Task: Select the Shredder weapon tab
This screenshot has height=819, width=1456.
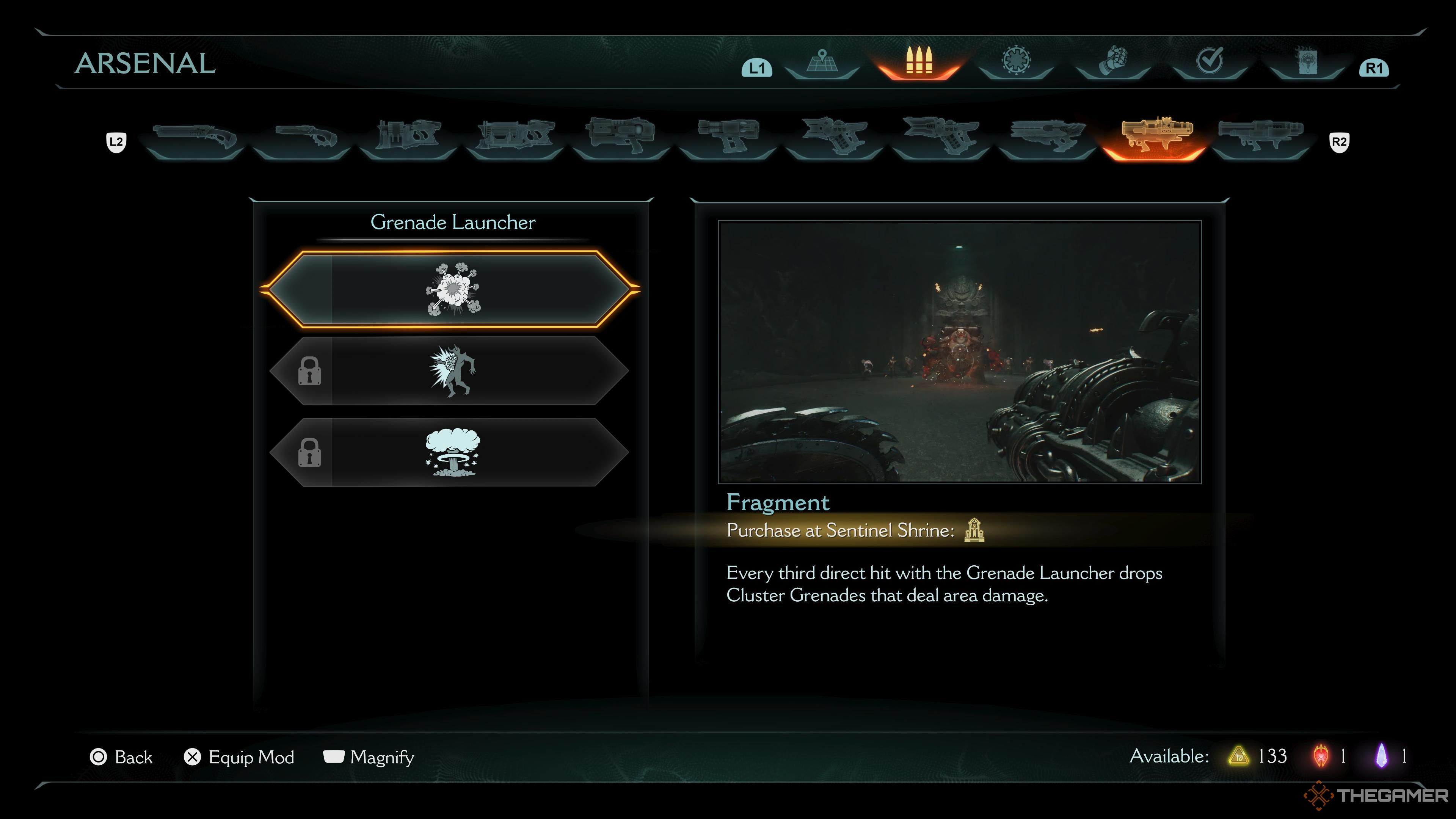Action: (408, 138)
